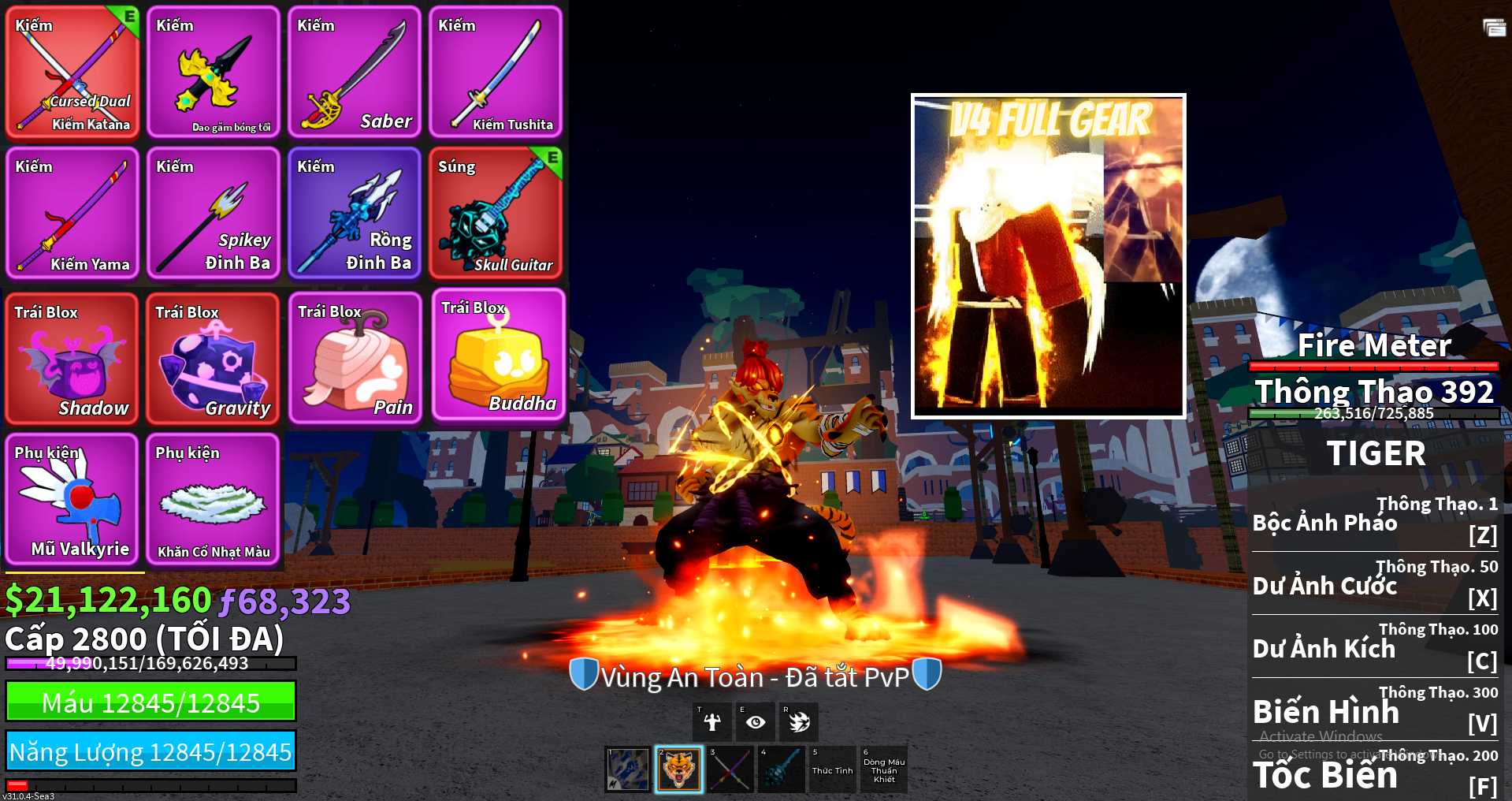The image size is (1512, 801).
Task: Choose the Saber sword tile
Action: [x=354, y=72]
